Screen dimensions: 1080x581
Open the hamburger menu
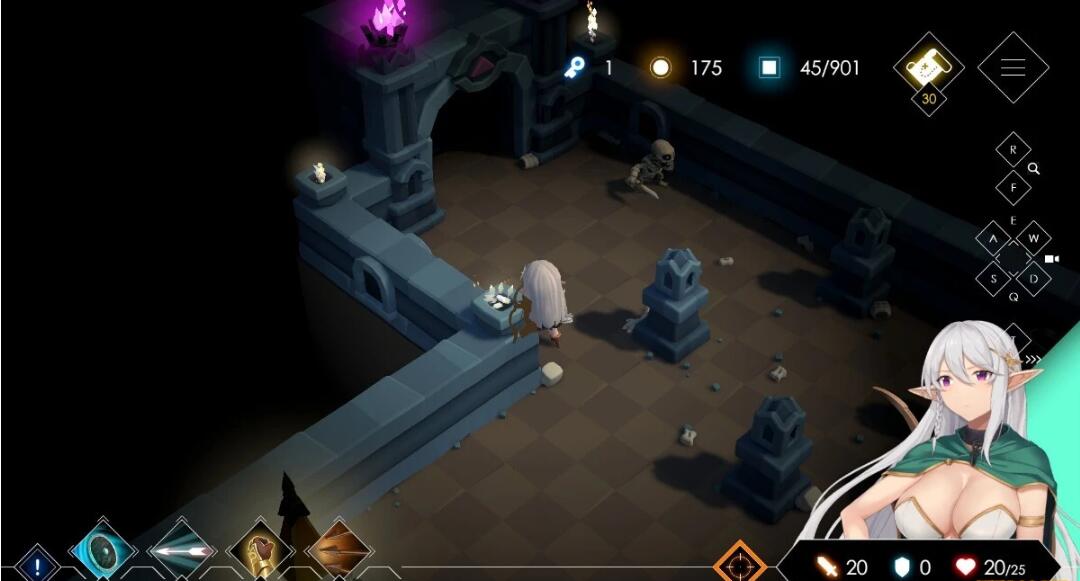point(1012,68)
